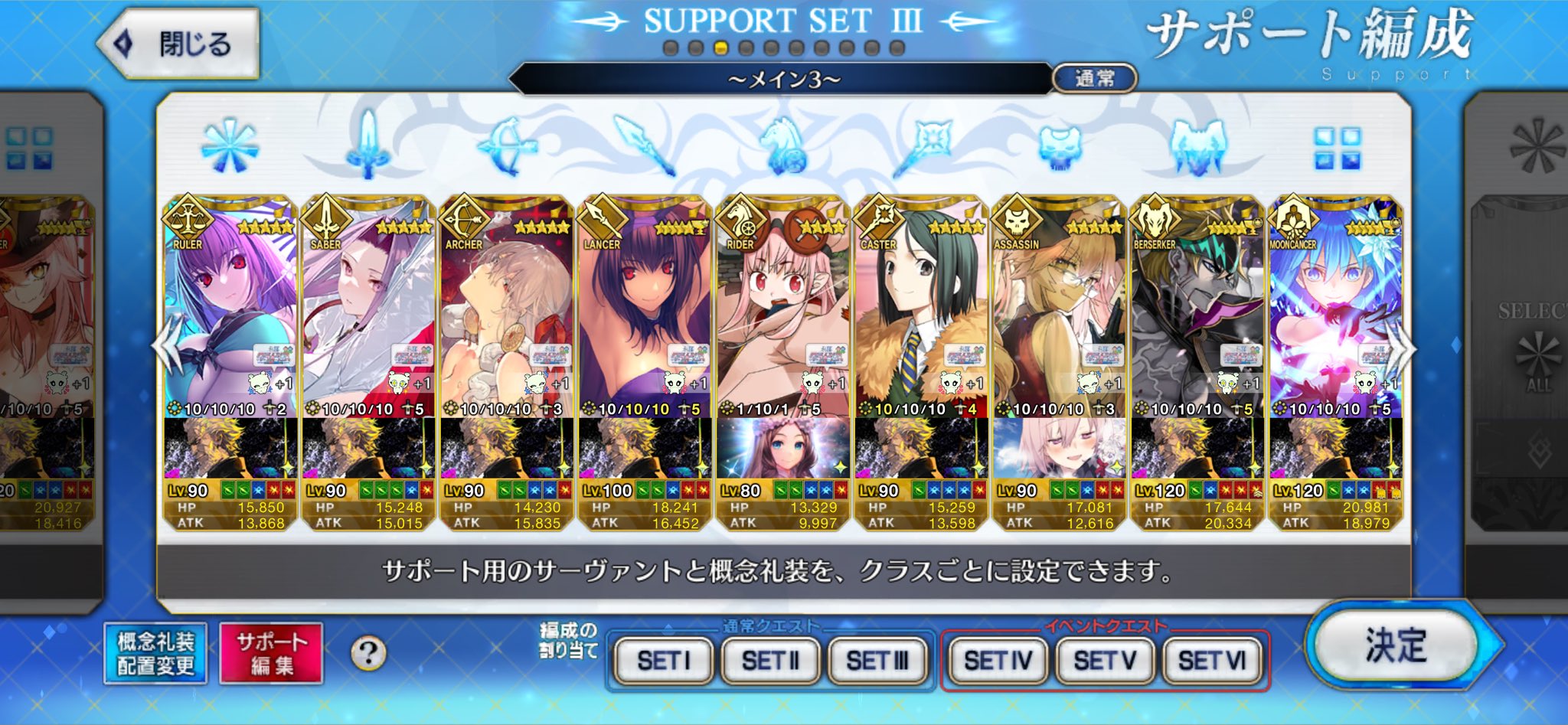Toggle the 通常 set type label
1568x725 pixels.
pos(1095,78)
